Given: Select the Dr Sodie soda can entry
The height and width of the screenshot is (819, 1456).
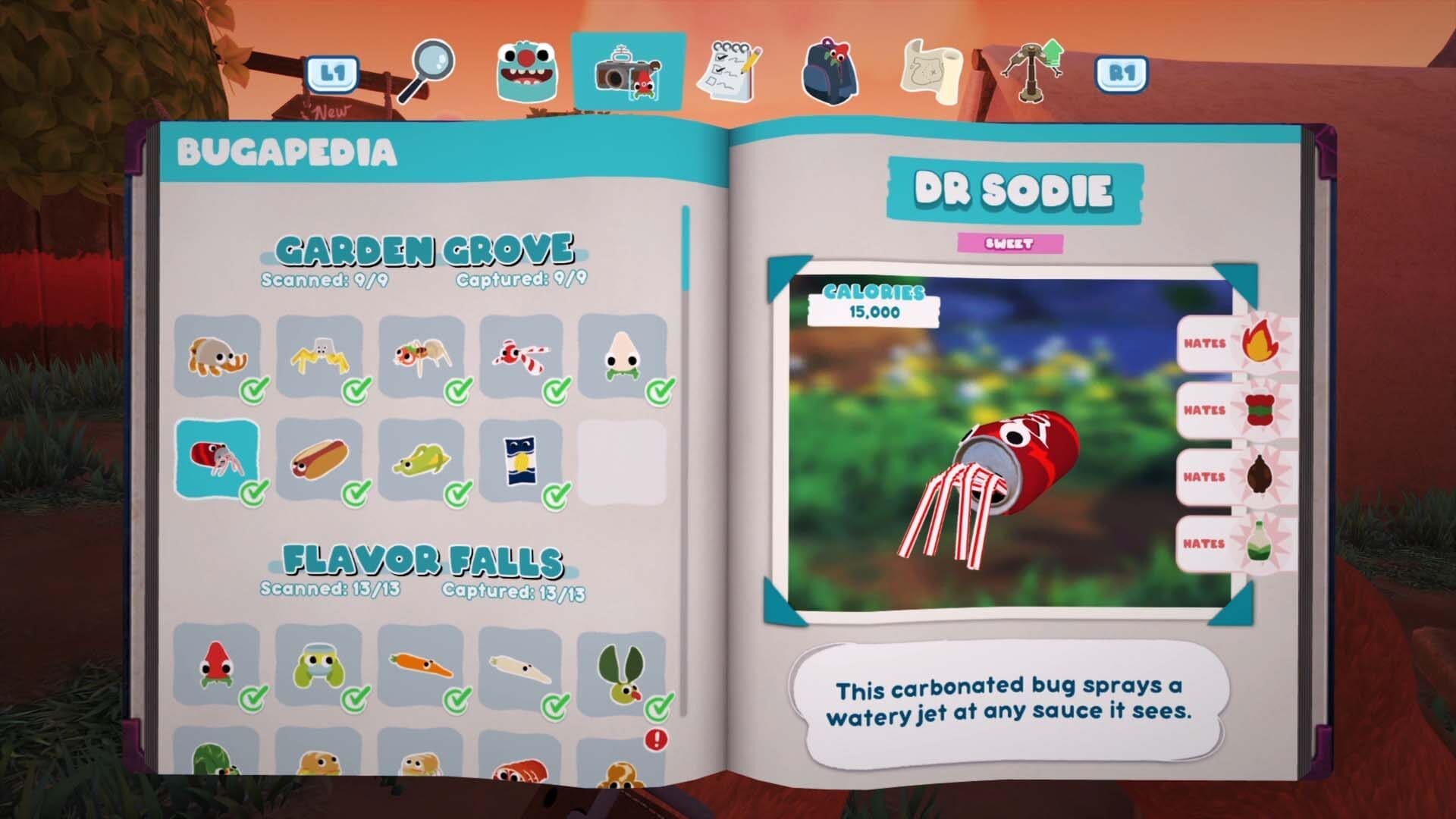Looking at the screenshot, I should (218, 459).
